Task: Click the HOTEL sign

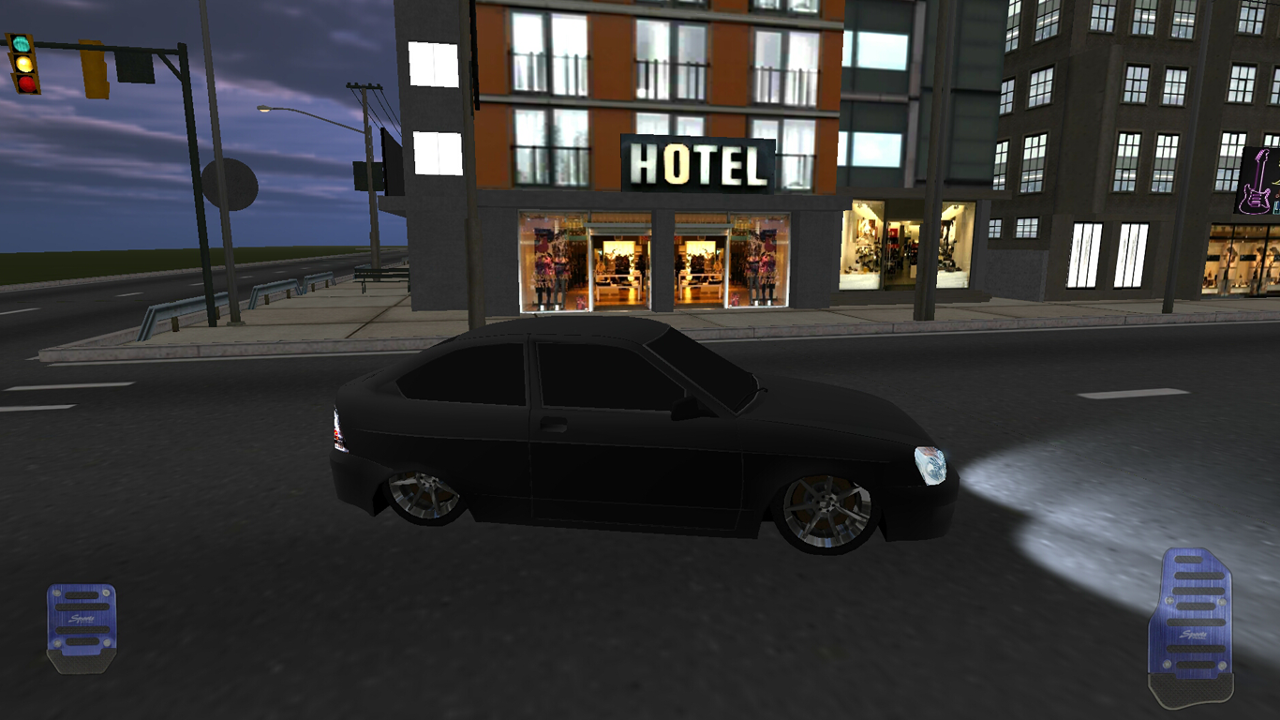Action: 698,161
